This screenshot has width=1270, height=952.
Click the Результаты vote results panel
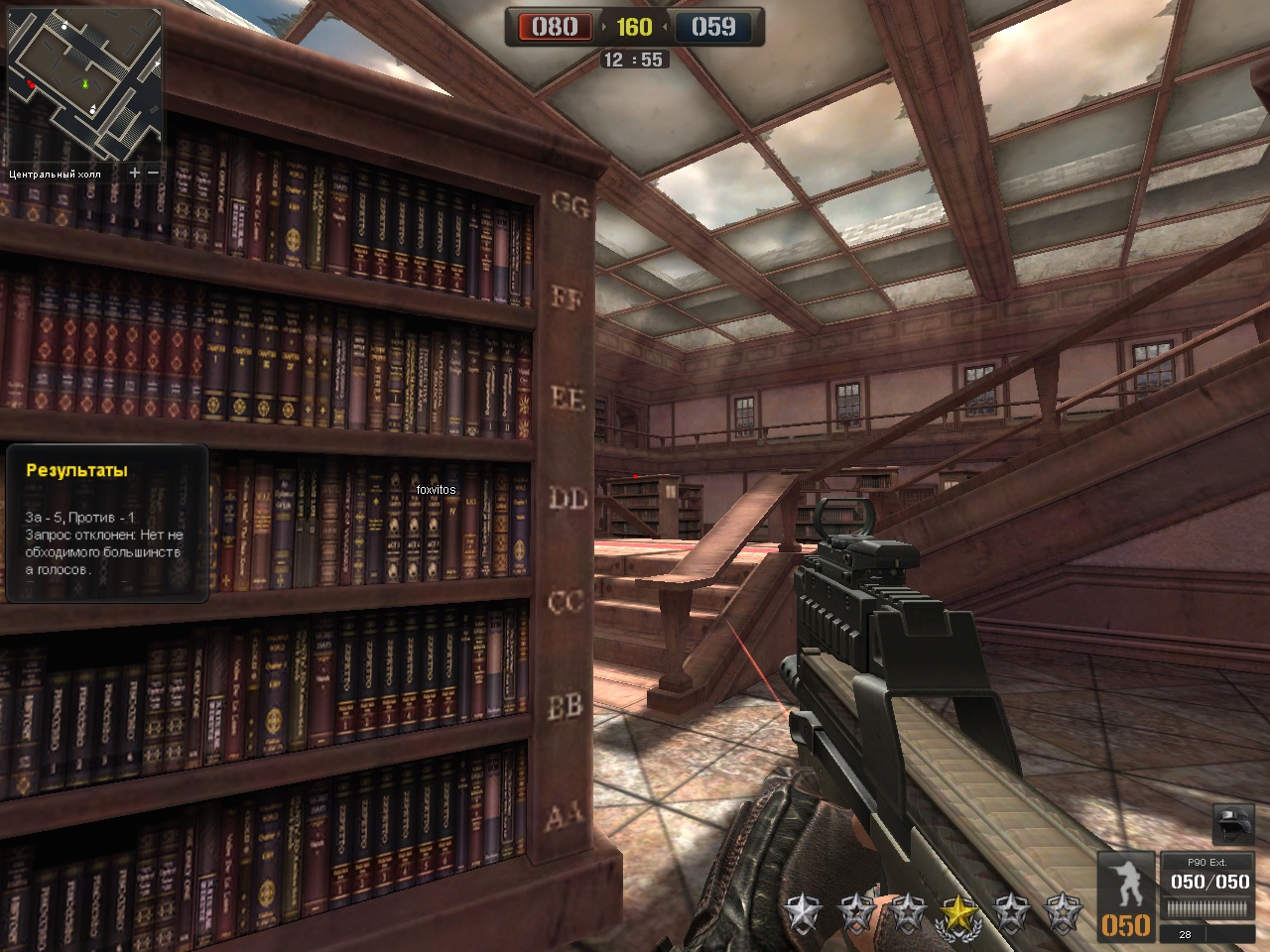pos(107,523)
